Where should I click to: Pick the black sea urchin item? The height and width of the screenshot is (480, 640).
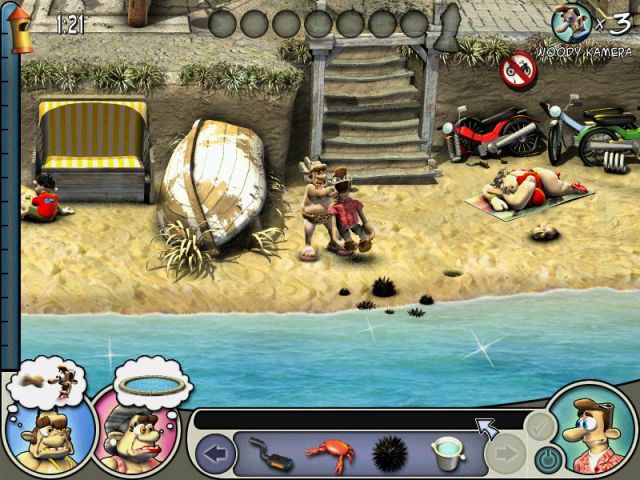coord(390,455)
